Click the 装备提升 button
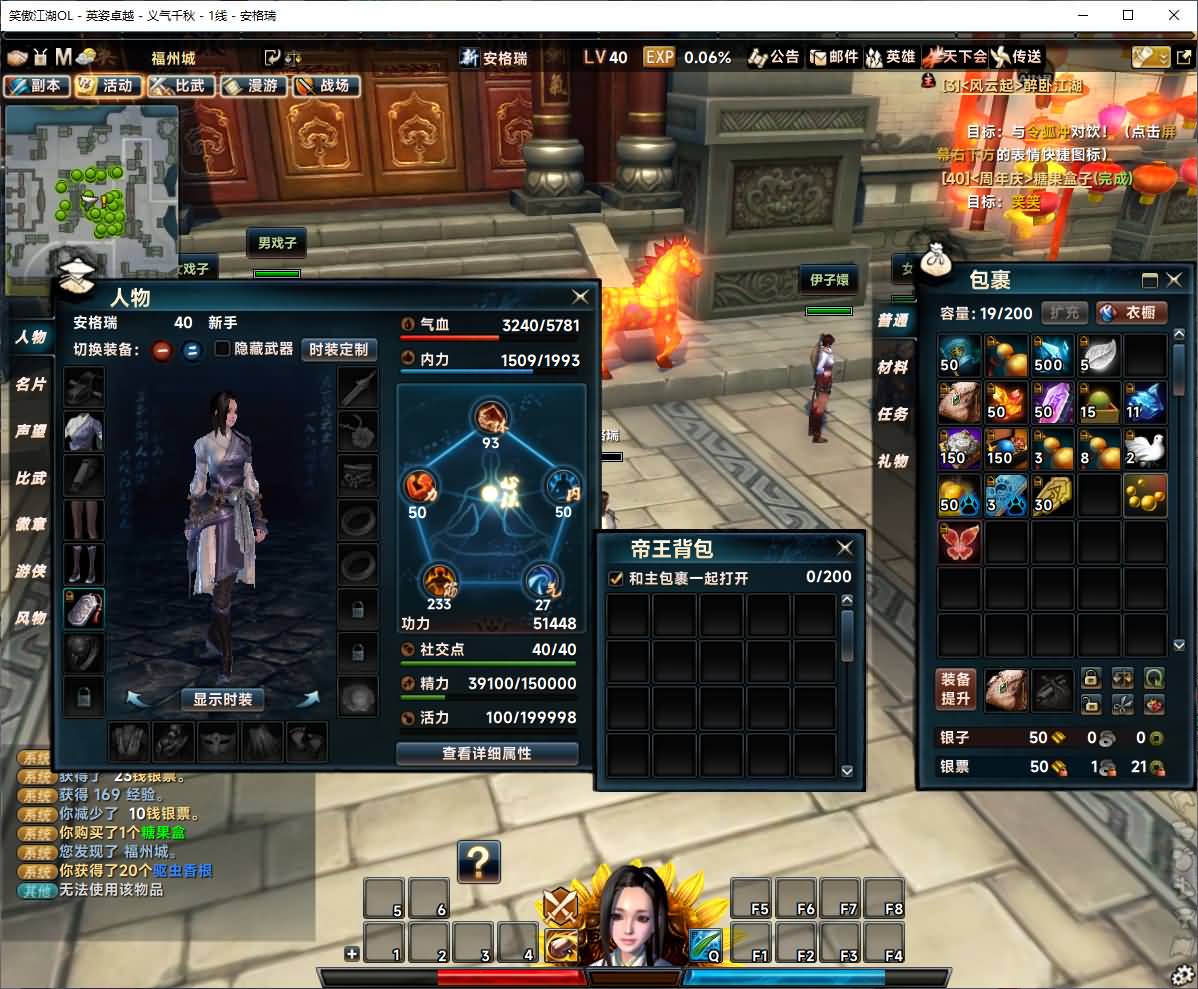Viewport: 1198px width, 989px height. tap(956, 689)
